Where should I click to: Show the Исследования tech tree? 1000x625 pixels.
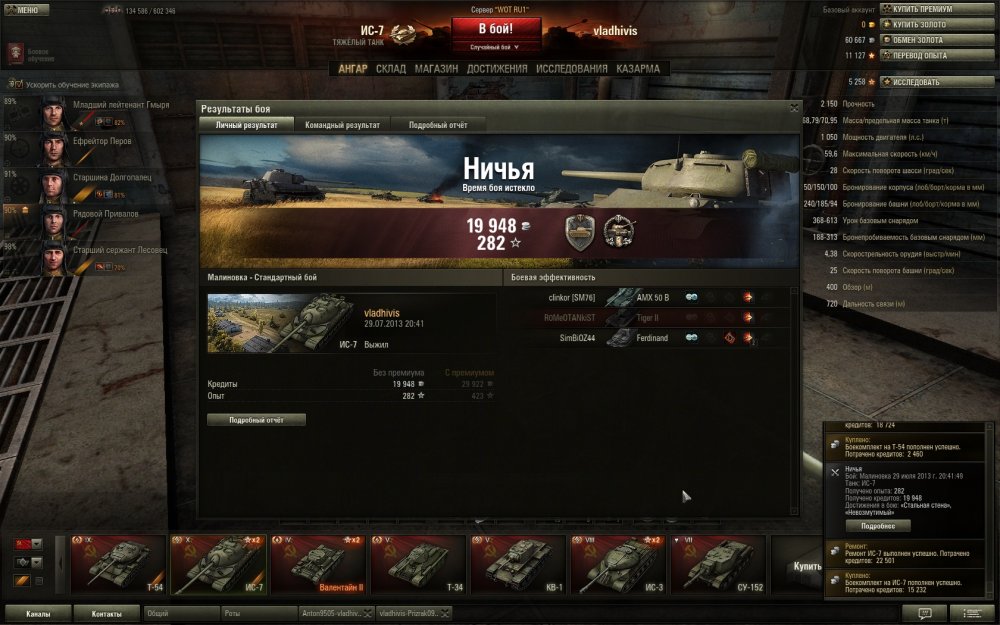(x=571, y=69)
